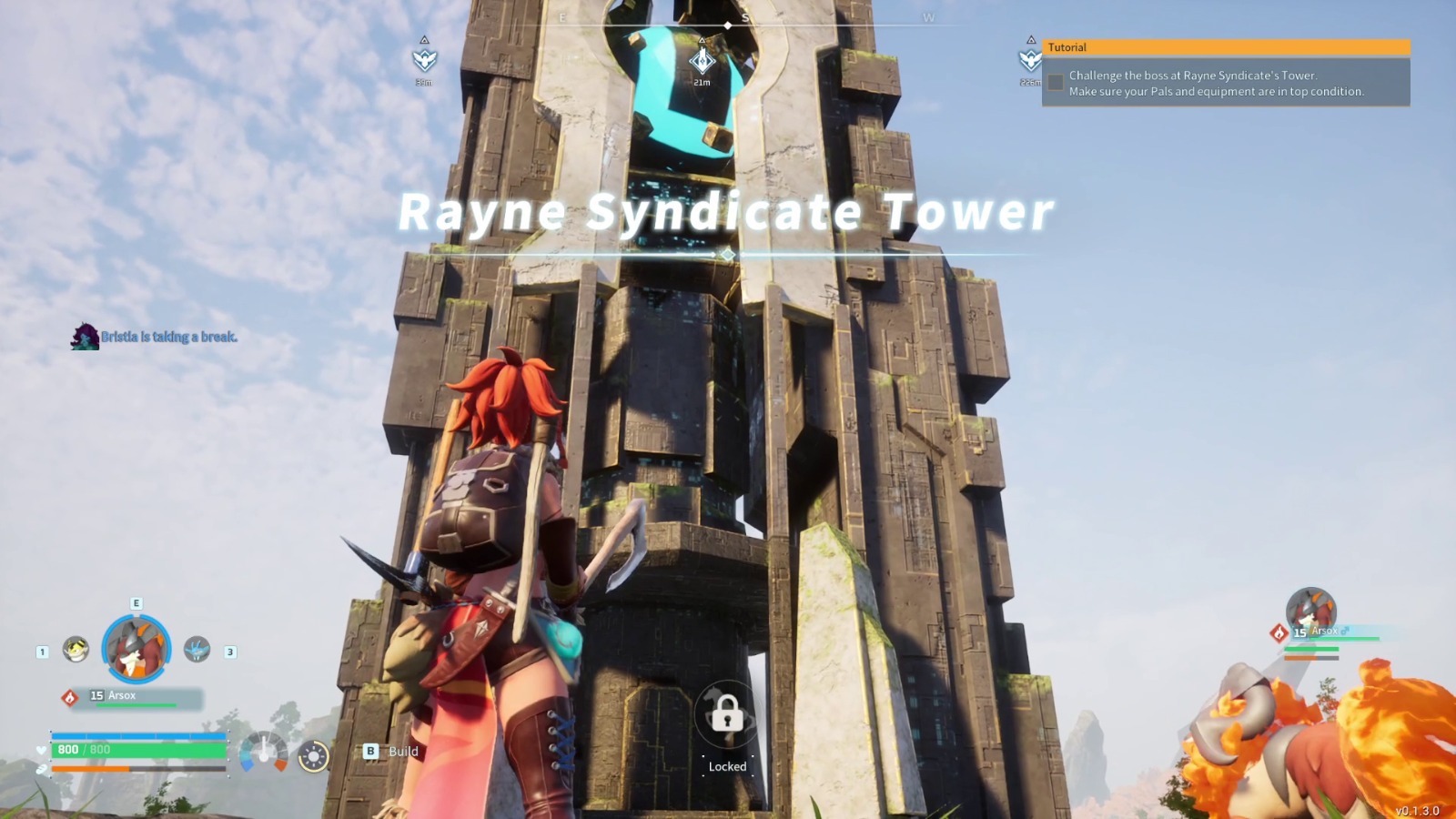Click the Locked label below the padlock
Screen dimensions: 1456x819
pos(726,766)
